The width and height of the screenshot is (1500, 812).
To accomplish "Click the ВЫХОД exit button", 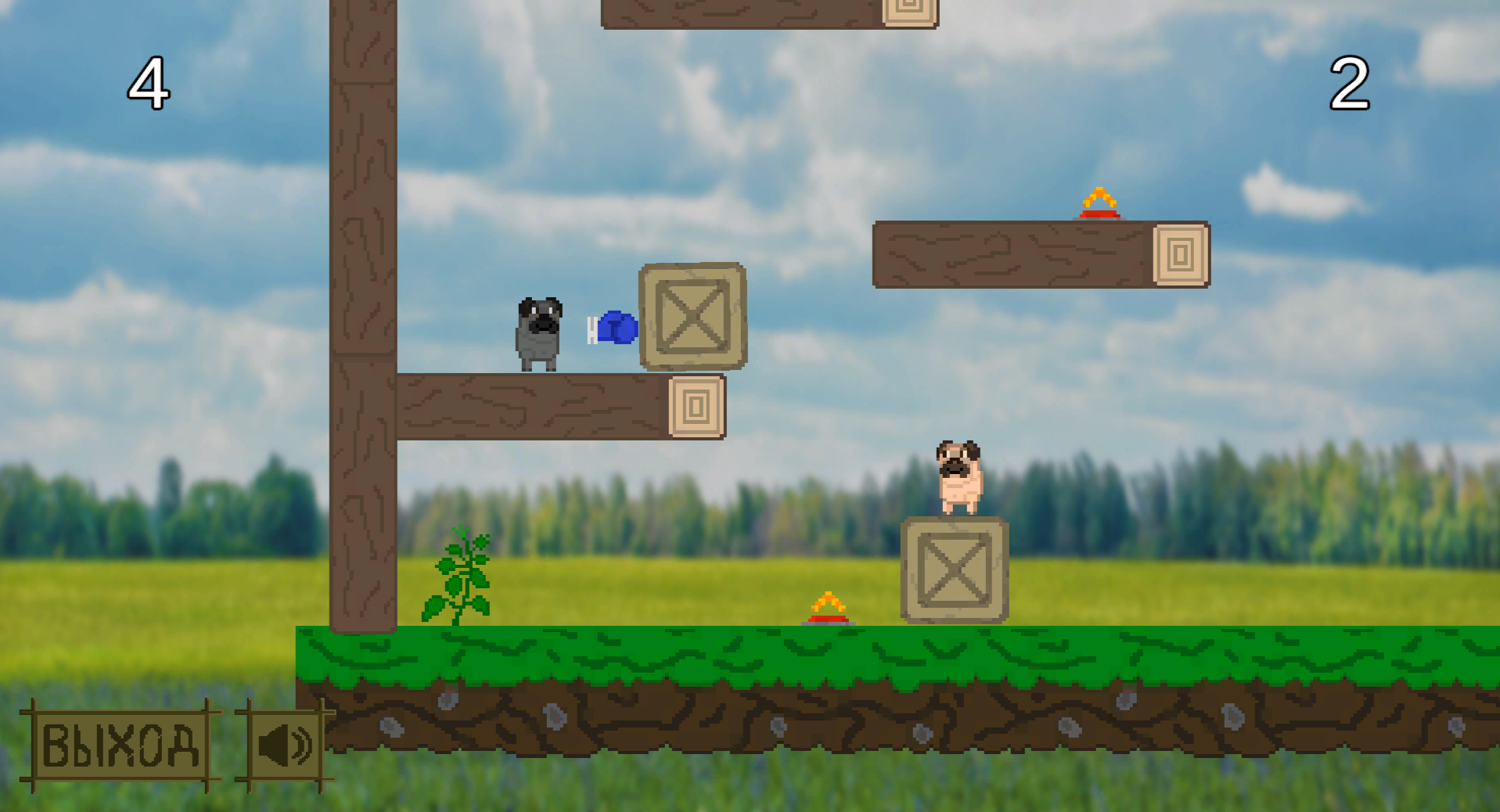I will (119, 747).
